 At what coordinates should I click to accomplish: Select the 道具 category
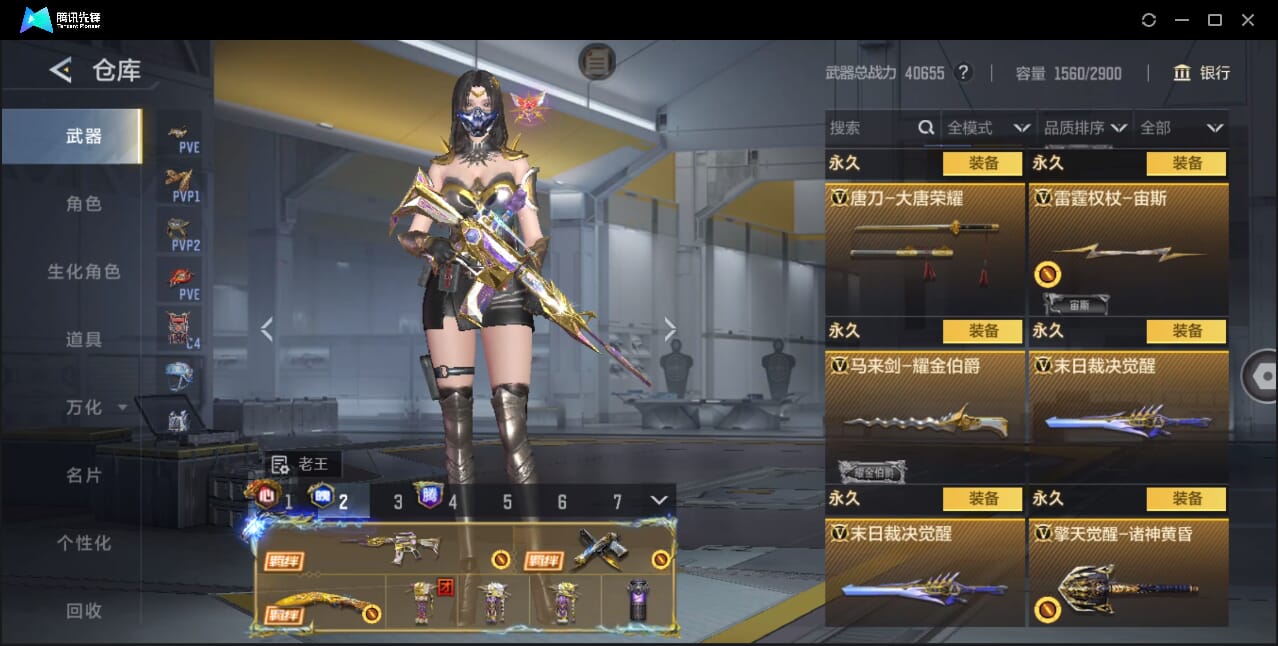pyautogui.click(x=84, y=340)
